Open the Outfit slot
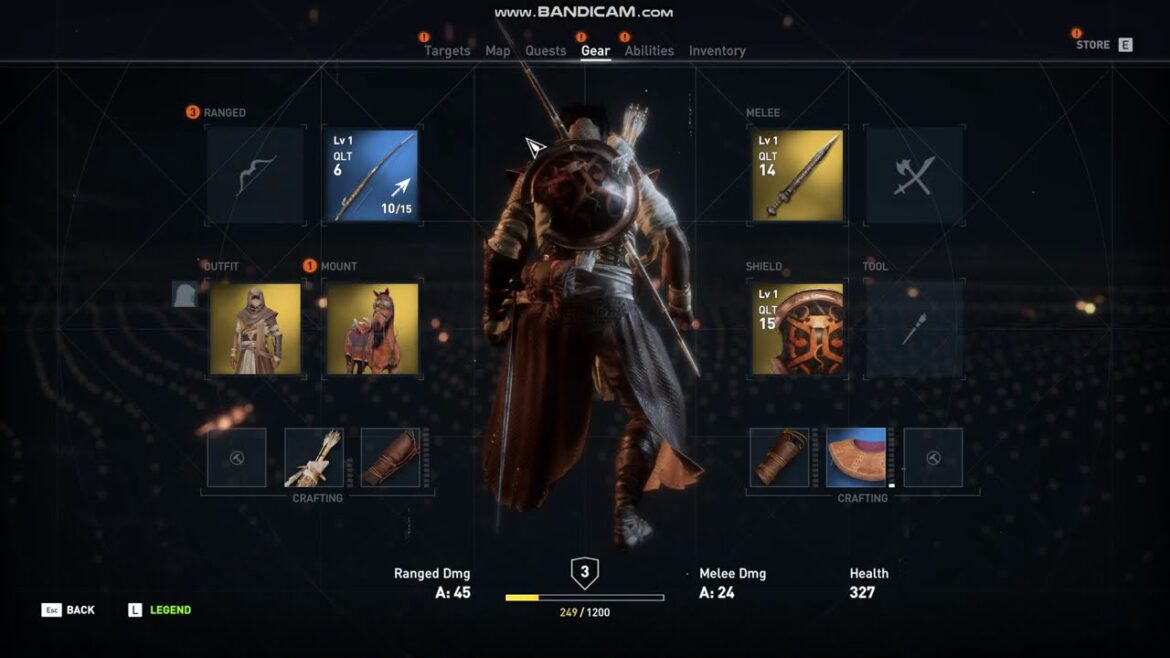The width and height of the screenshot is (1170, 658). [x=256, y=329]
